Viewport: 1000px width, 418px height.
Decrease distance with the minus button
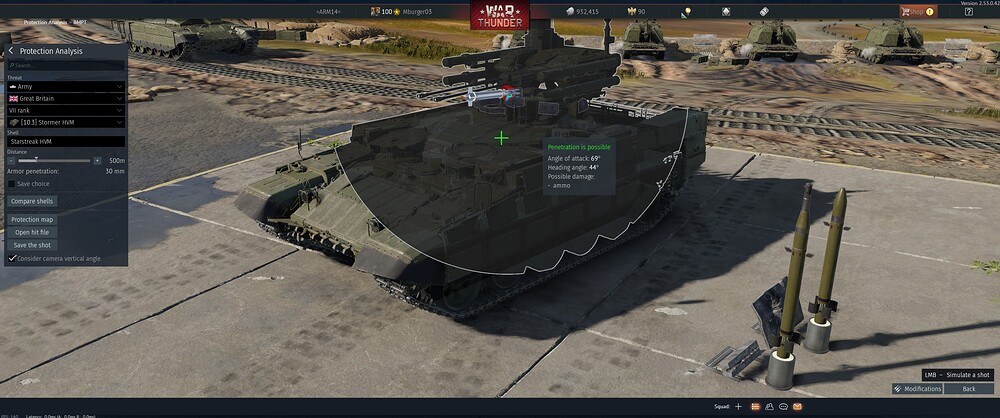[x=11, y=160]
